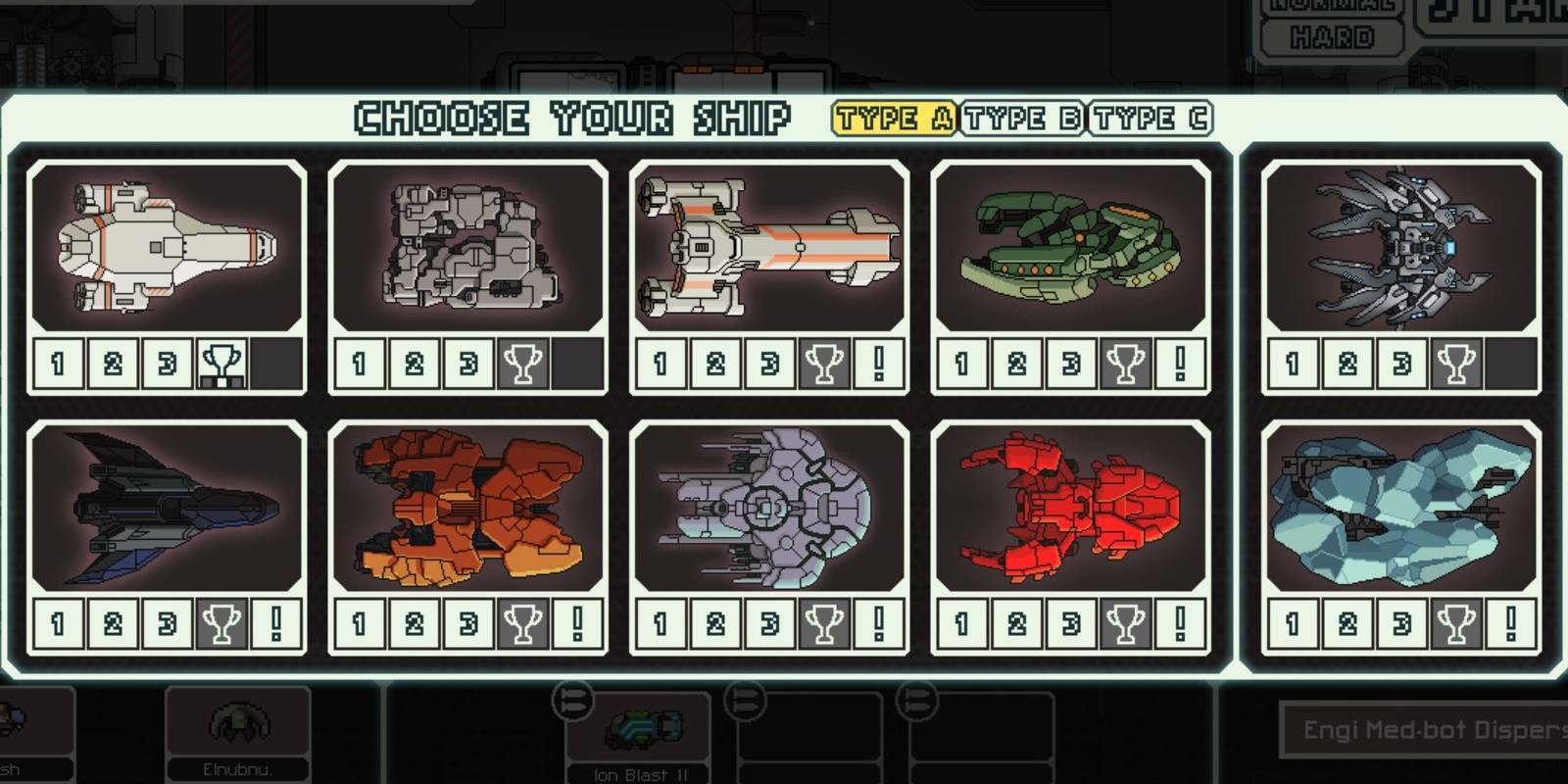Switch to the Type B ship layouts
This screenshot has height=784, width=1568.
(1023, 118)
